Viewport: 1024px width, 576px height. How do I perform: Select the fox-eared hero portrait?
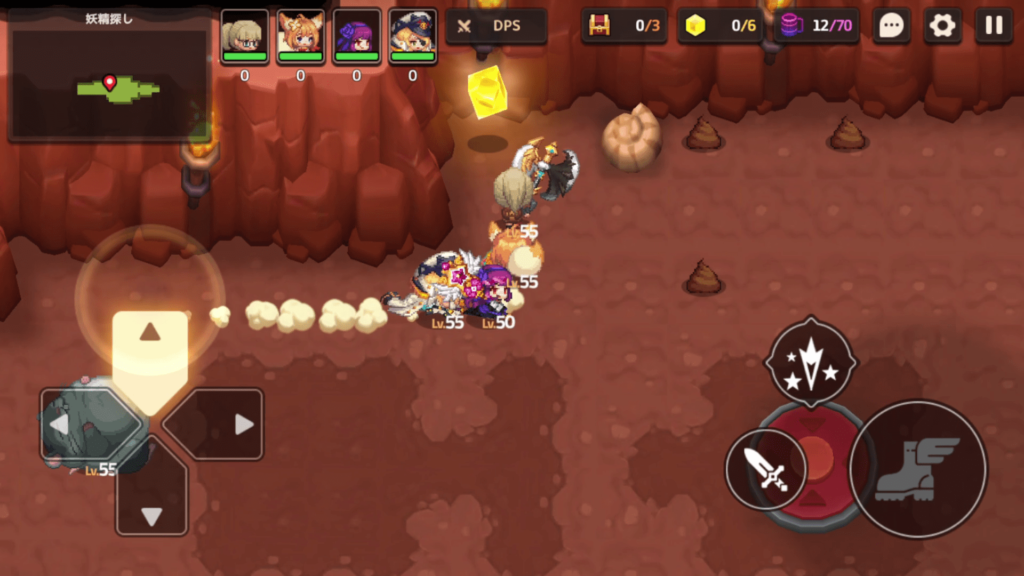pos(300,36)
